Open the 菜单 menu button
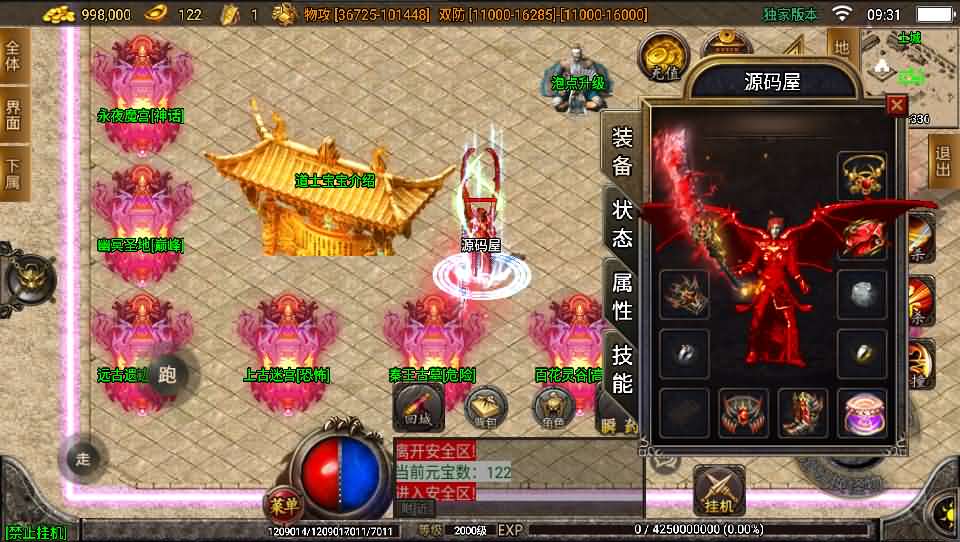 (284, 504)
